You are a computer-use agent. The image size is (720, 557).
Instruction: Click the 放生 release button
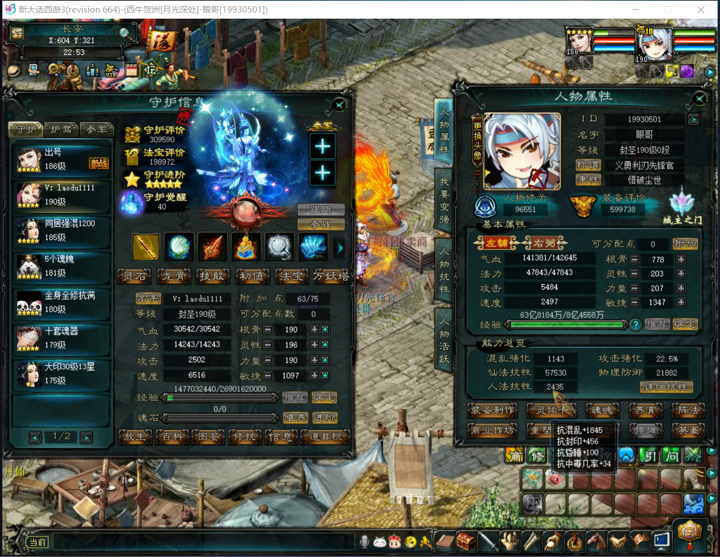135,437
